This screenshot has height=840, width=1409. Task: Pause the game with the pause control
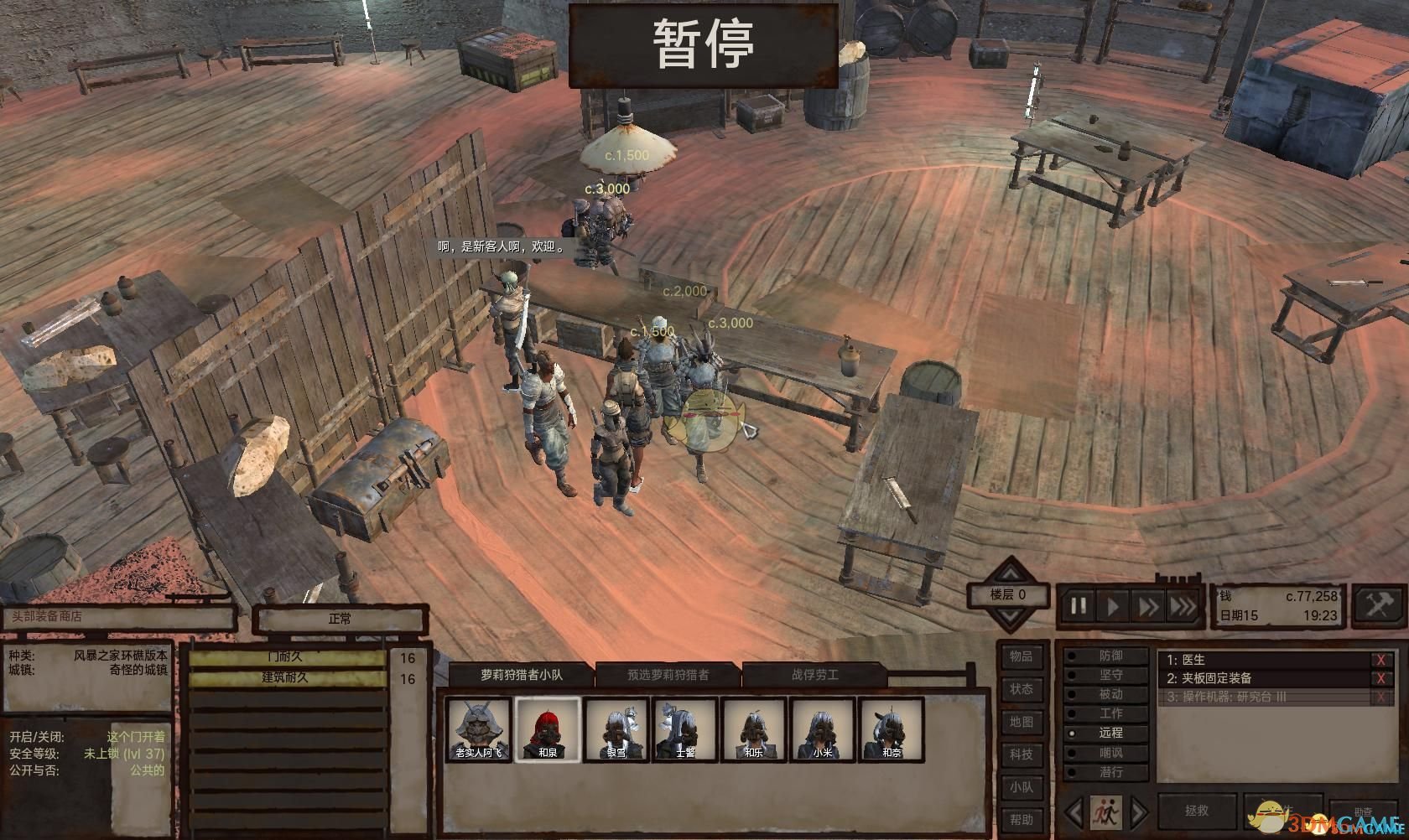tap(1079, 604)
